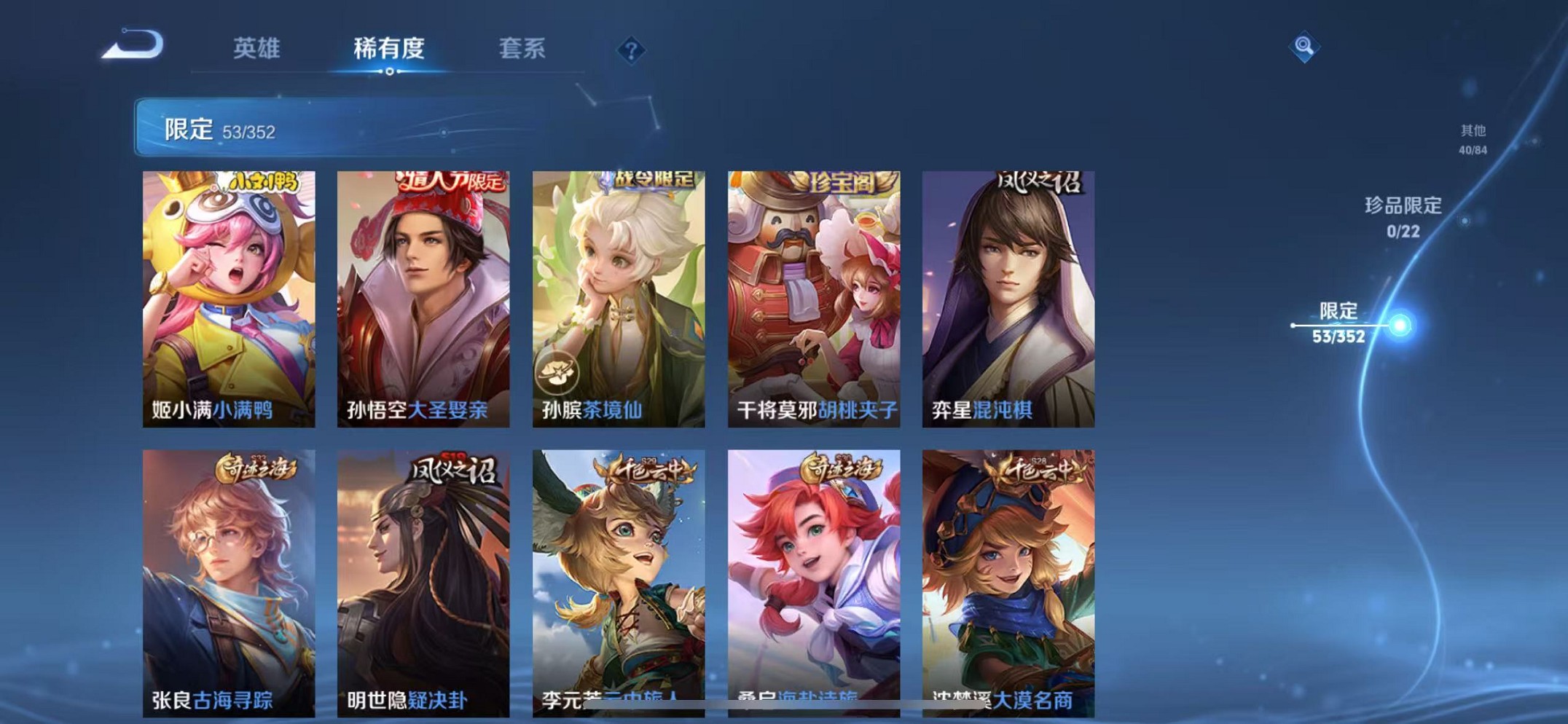Open the 弈星混沌棋 skin
This screenshot has width=1568, height=724.
click(1008, 291)
